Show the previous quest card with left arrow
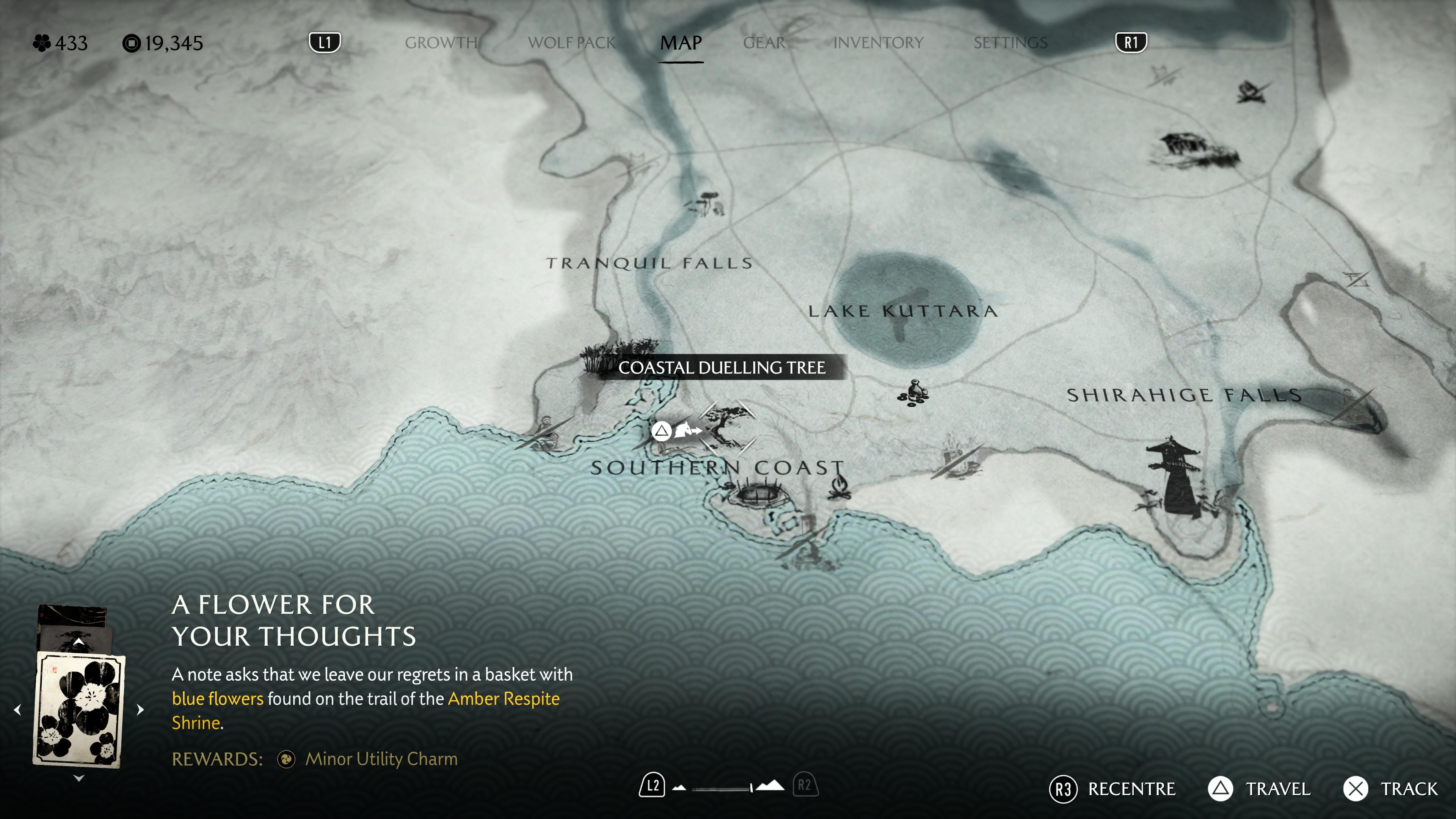The width and height of the screenshot is (1456, 819). [x=18, y=709]
